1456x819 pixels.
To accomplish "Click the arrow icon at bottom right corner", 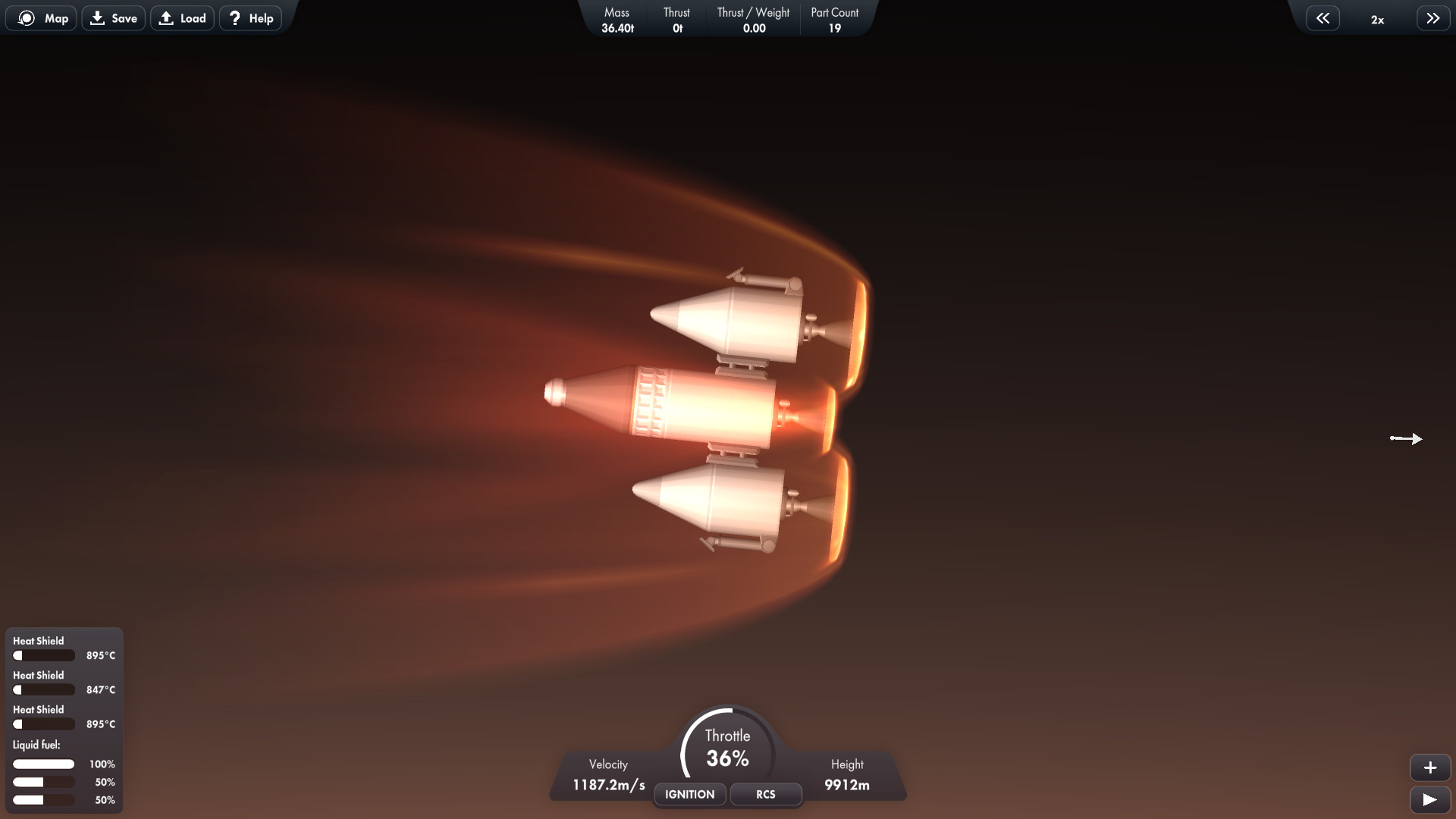I will tap(1431, 800).
